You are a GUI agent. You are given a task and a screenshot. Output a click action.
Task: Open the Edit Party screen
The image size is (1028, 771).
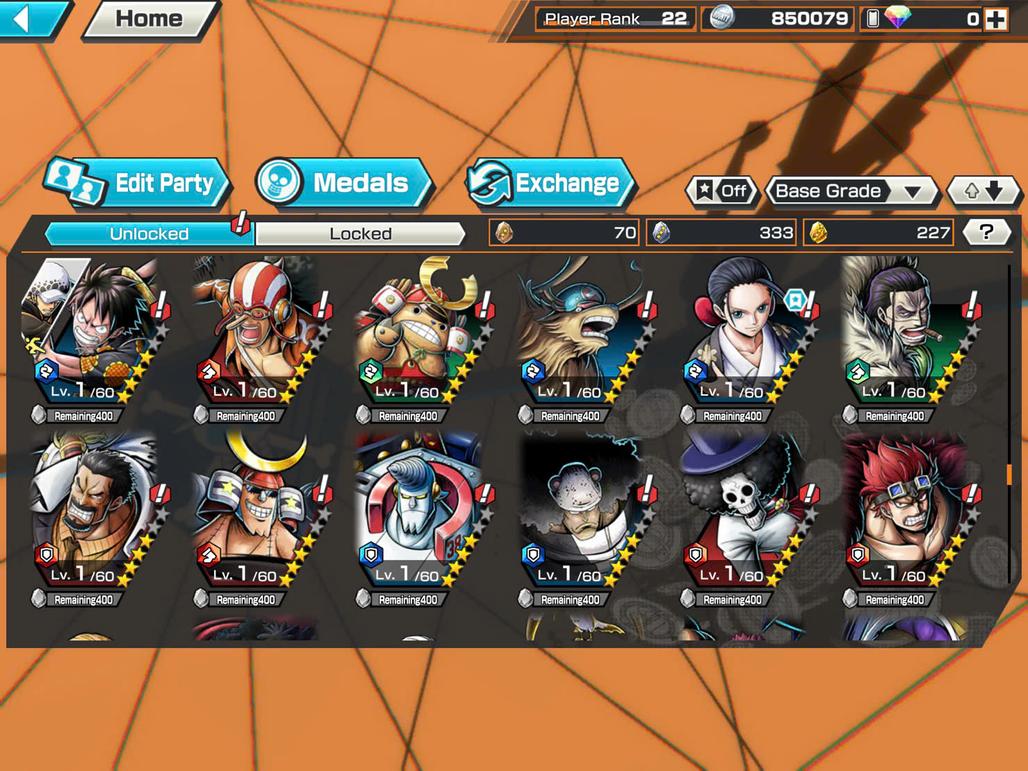[138, 183]
